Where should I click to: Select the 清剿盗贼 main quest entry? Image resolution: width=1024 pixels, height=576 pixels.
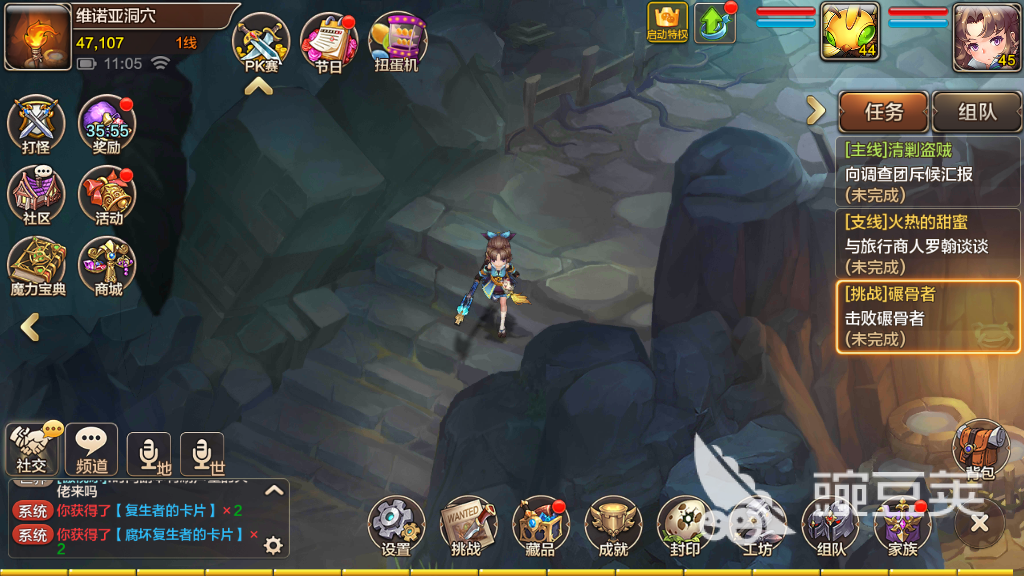928,173
